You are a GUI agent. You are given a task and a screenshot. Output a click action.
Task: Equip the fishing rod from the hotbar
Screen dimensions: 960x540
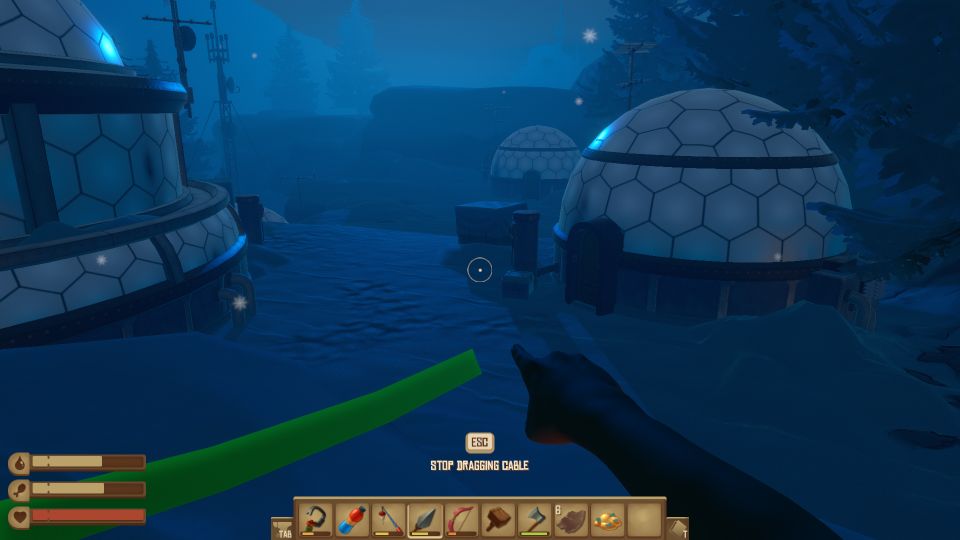click(x=389, y=520)
